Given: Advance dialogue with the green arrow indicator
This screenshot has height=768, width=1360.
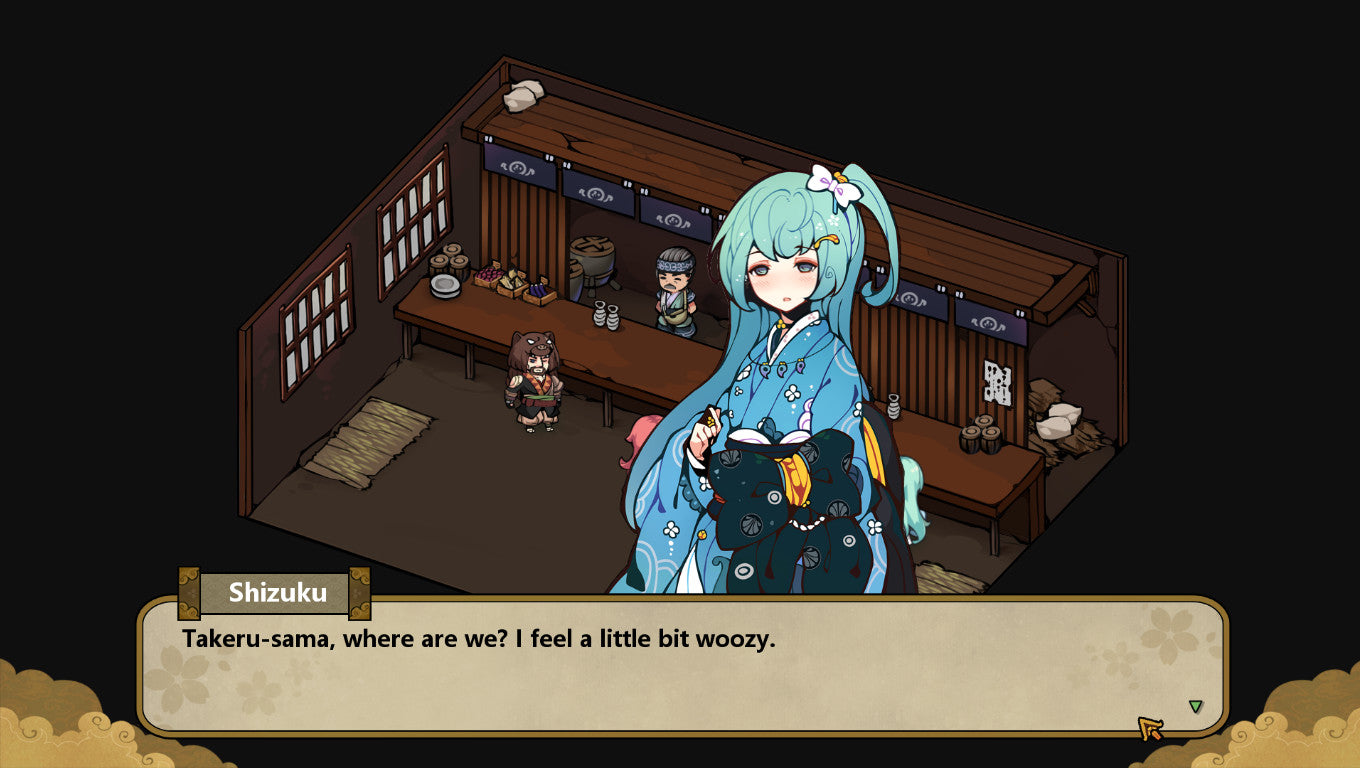Looking at the screenshot, I should click(1195, 707).
